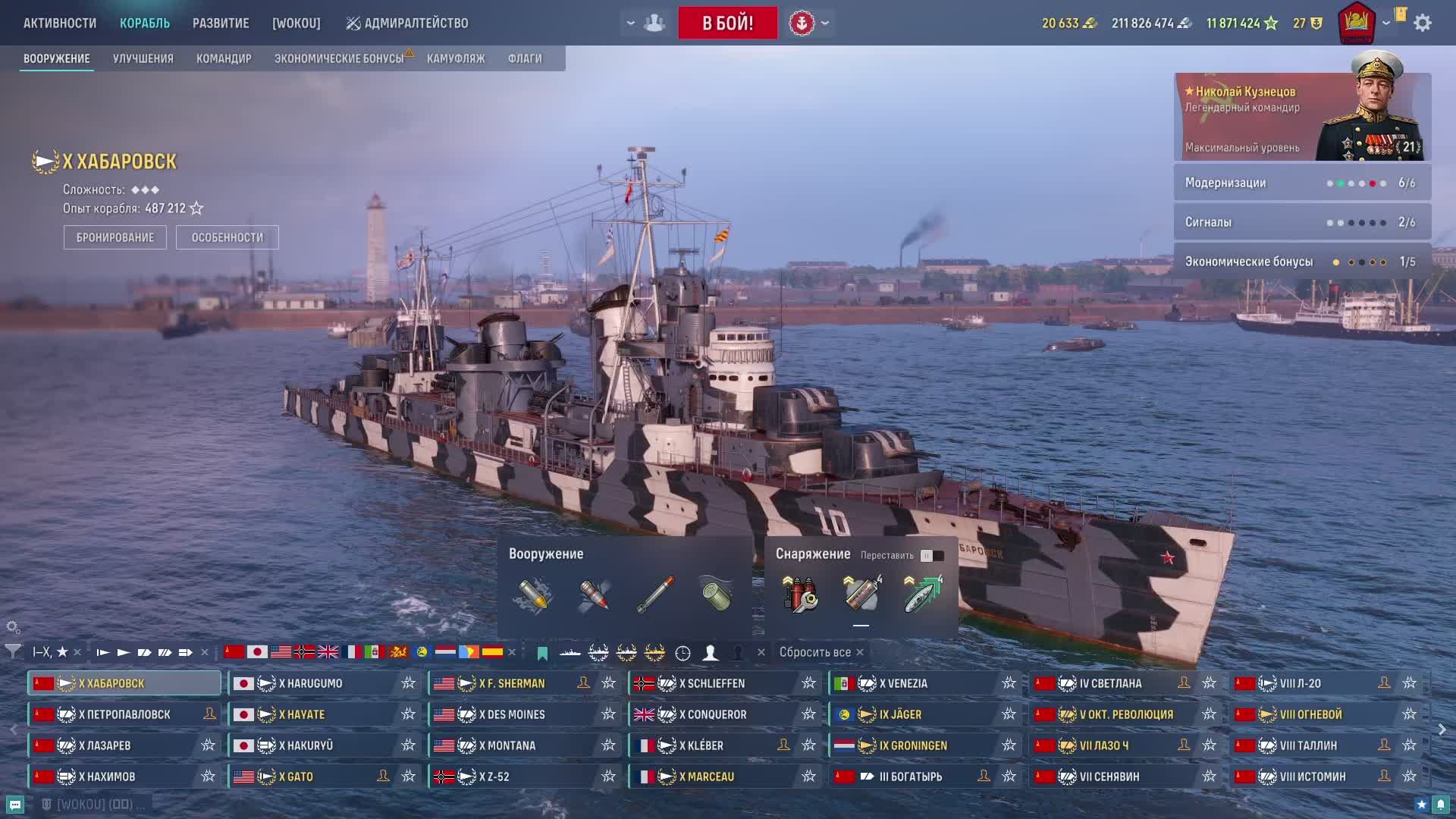The height and width of the screenshot is (819, 1456).
Task: Select the torpedo armament icon
Action: click(x=655, y=595)
